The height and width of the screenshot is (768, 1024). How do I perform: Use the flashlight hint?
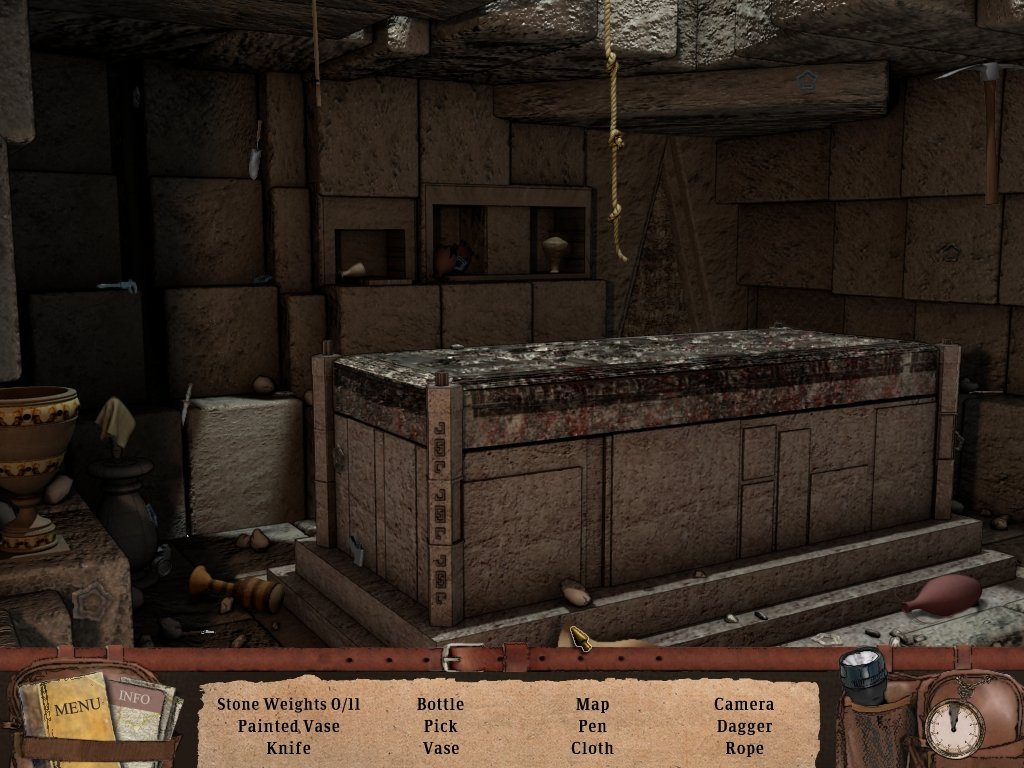coord(864,673)
